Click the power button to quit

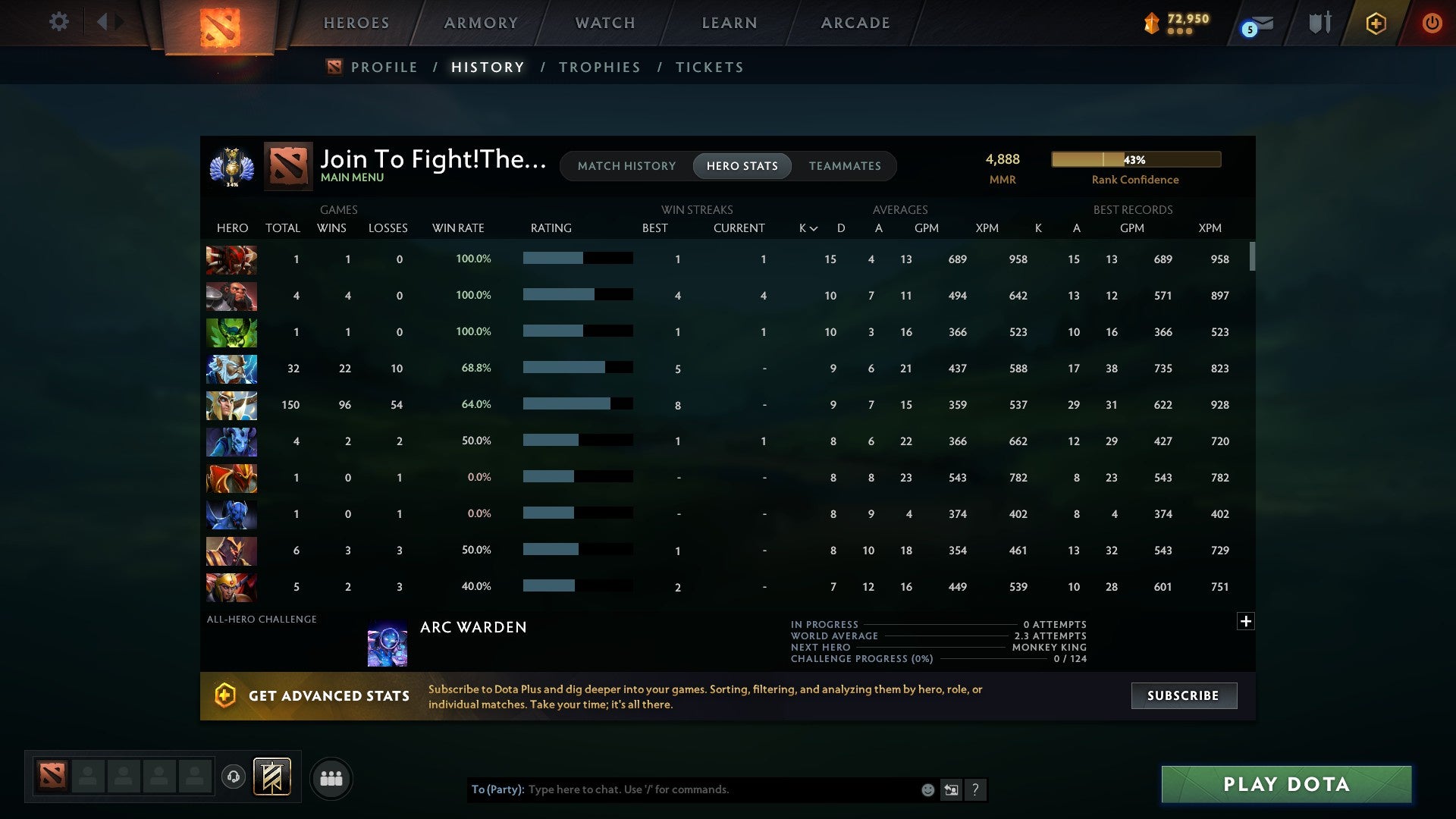(x=1432, y=23)
